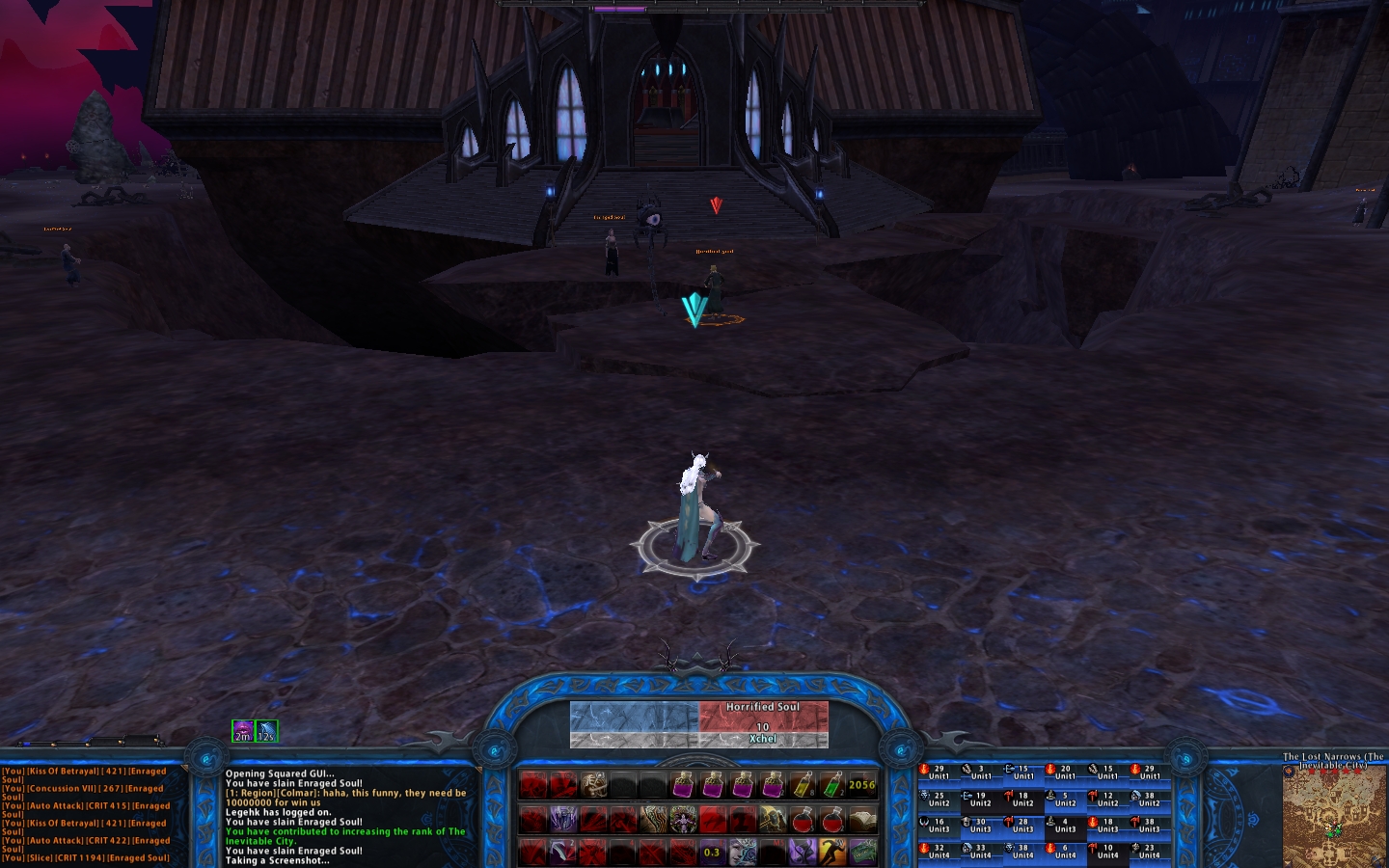Click the hotbar slot showing 2056
Viewport: 1389px width, 868px height.
coord(862,785)
